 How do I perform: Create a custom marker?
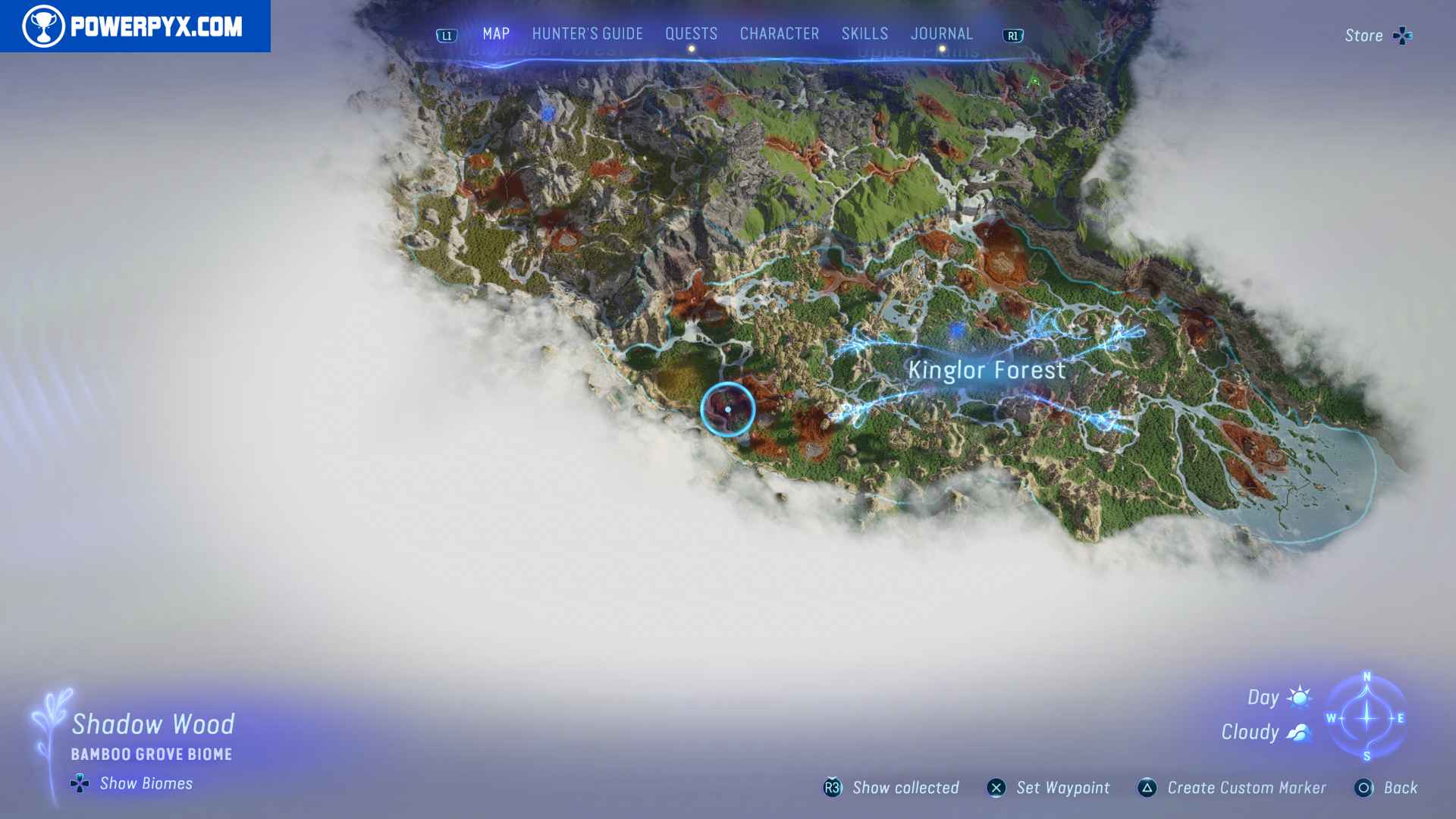pyautogui.click(x=1145, y=788)
